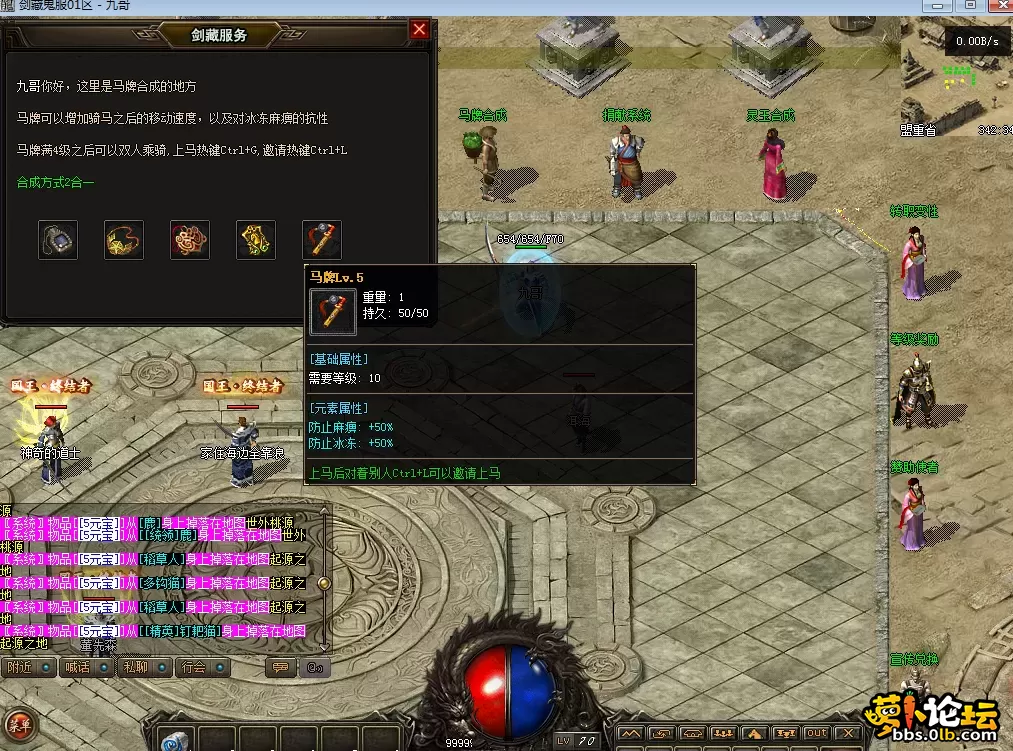The height and width of the screenshot is (751, 1013).
Task: Switch to the 行会 guild chat channel
Action: [201, 667]
